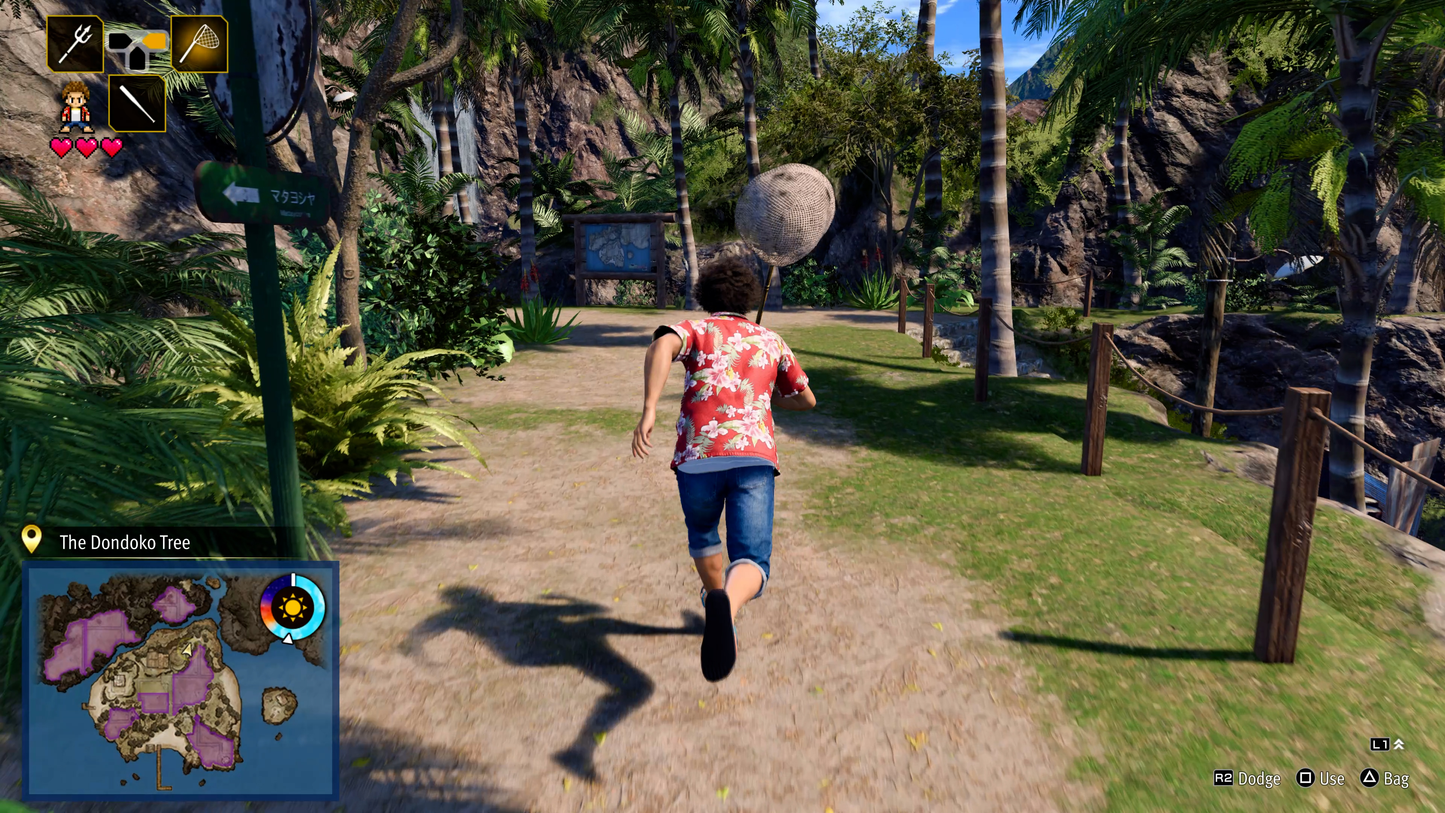The height and width of the screenshot is (813, 1445).
Task: Select the baseball bat weapon slot
Action: click(x=138, y=103)
